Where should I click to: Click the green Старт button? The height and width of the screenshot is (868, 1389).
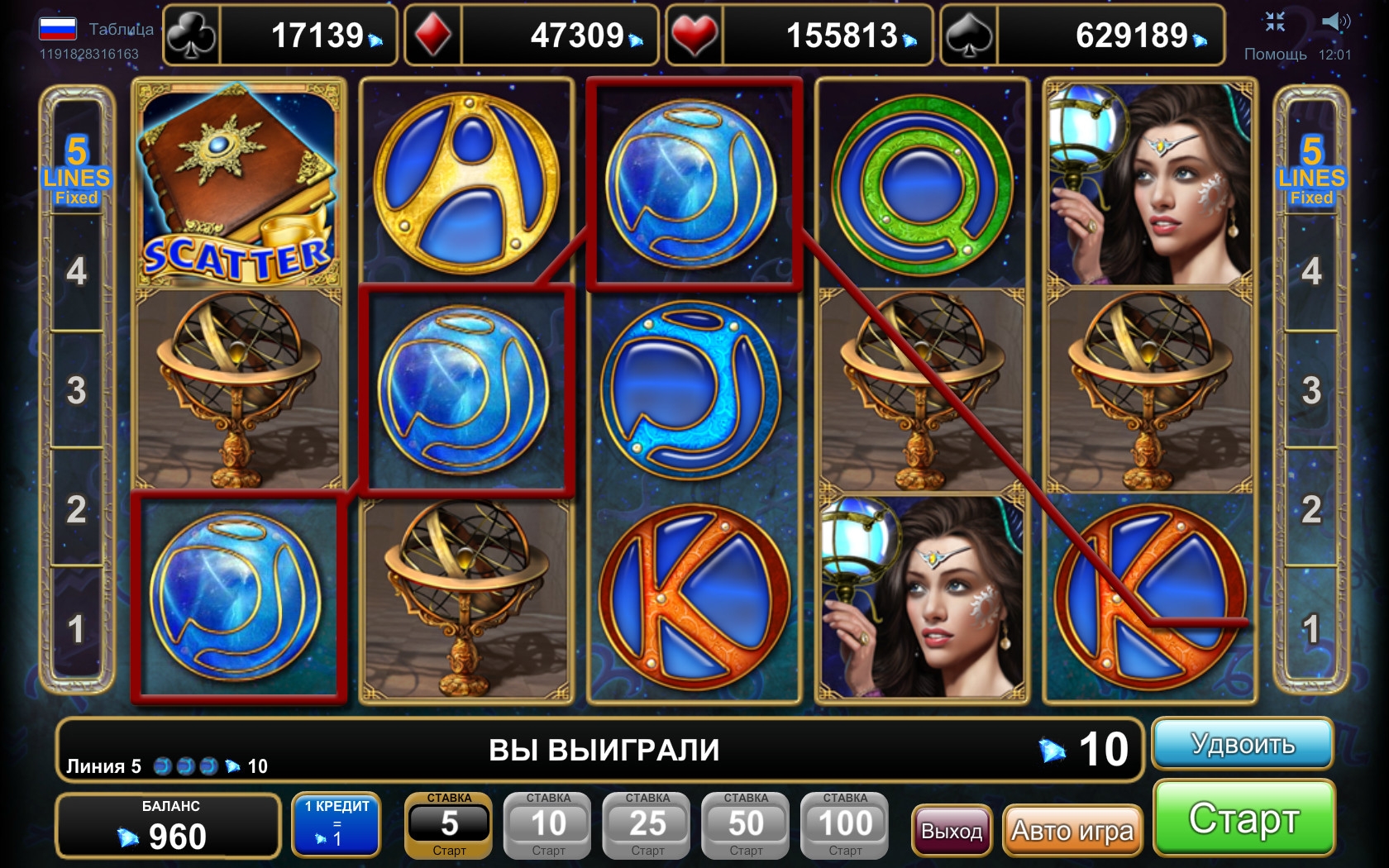(x=1243, y=818)
